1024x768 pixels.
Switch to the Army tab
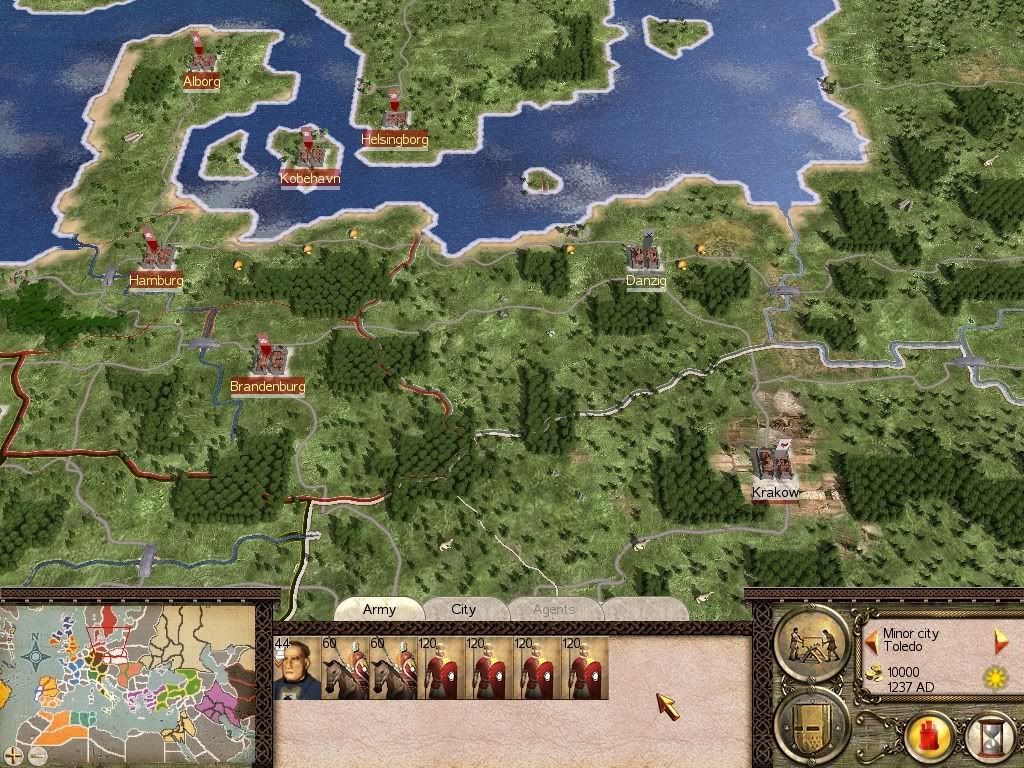click(379, 609)
